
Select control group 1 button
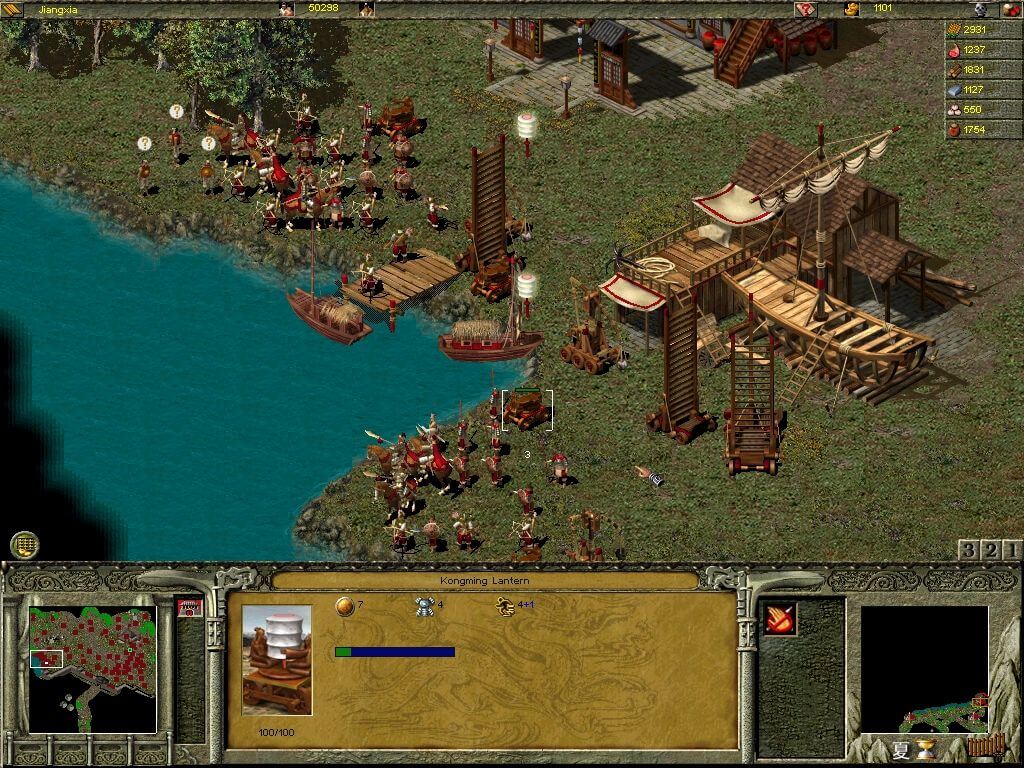pos(1012,550)
